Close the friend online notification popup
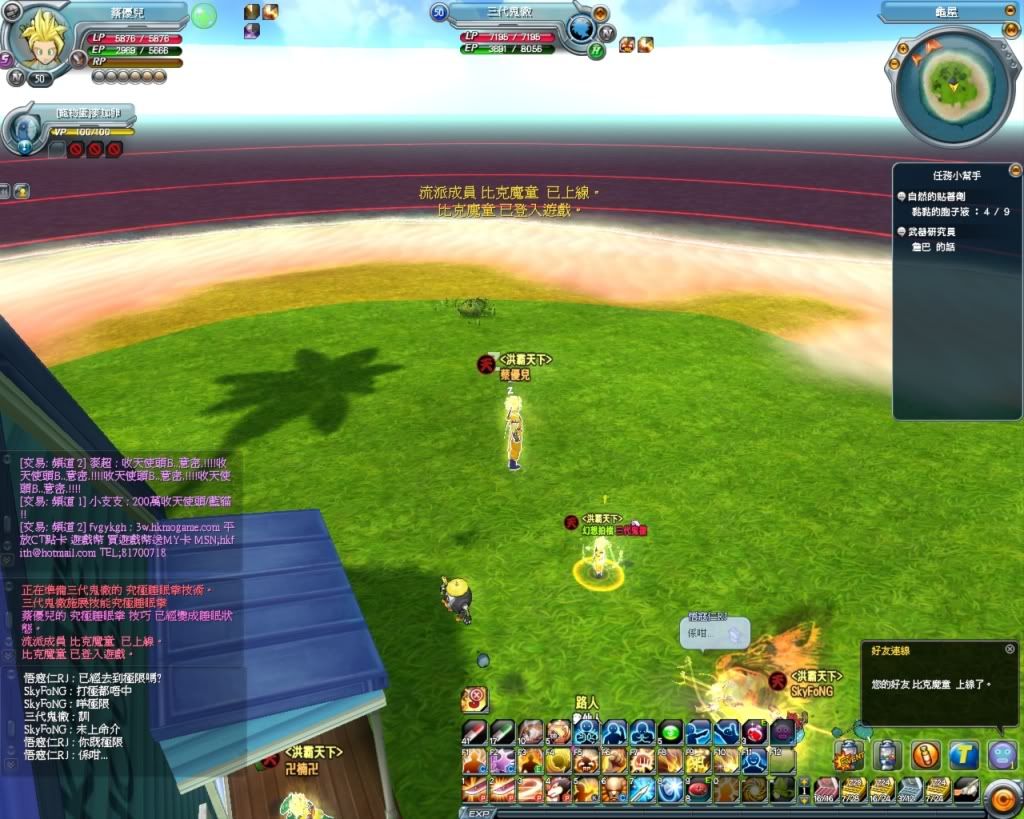Viewport: 1024px width, 819px height. point(1009,649)
